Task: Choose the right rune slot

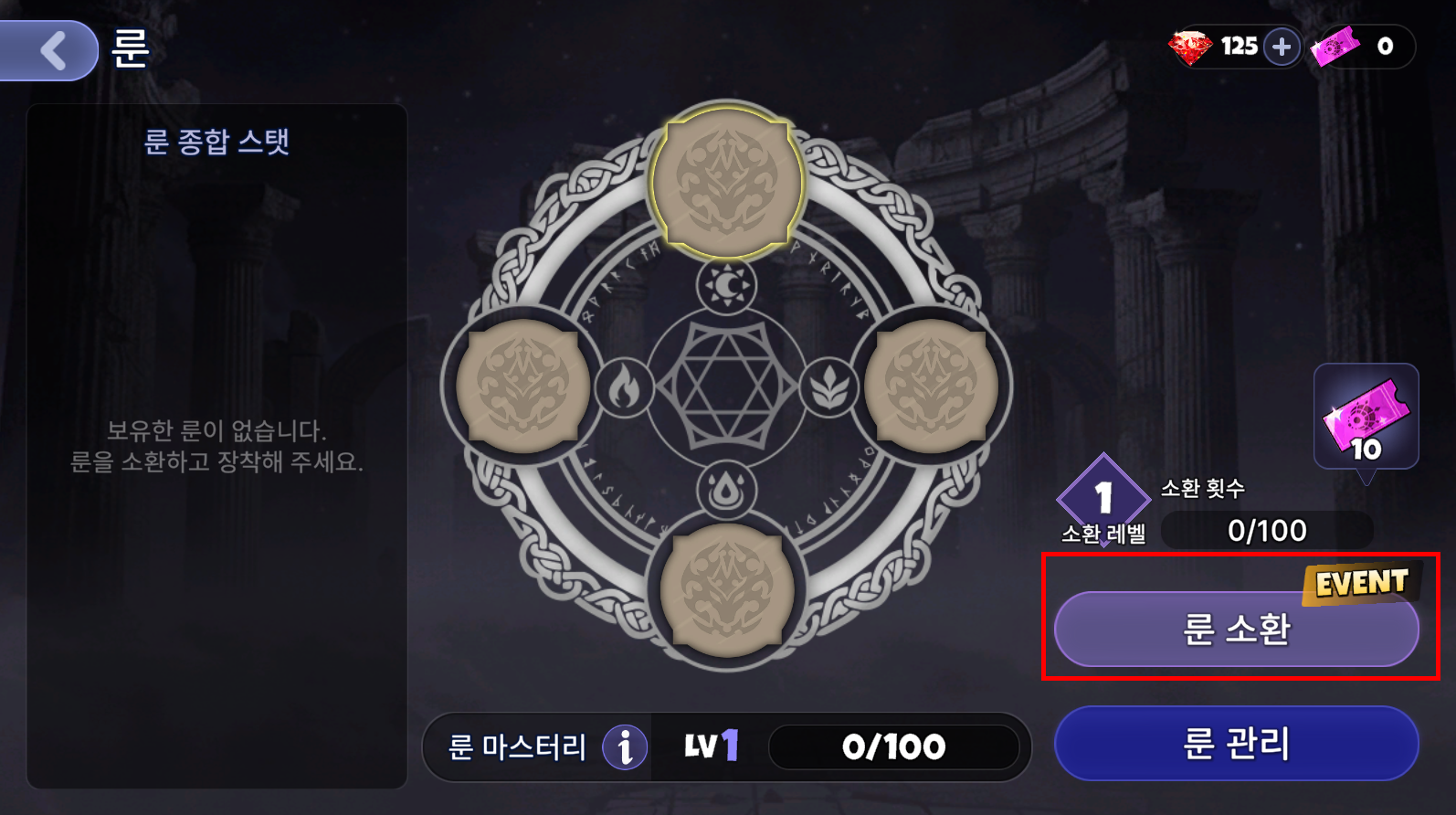Action: (x=931, y=386)
